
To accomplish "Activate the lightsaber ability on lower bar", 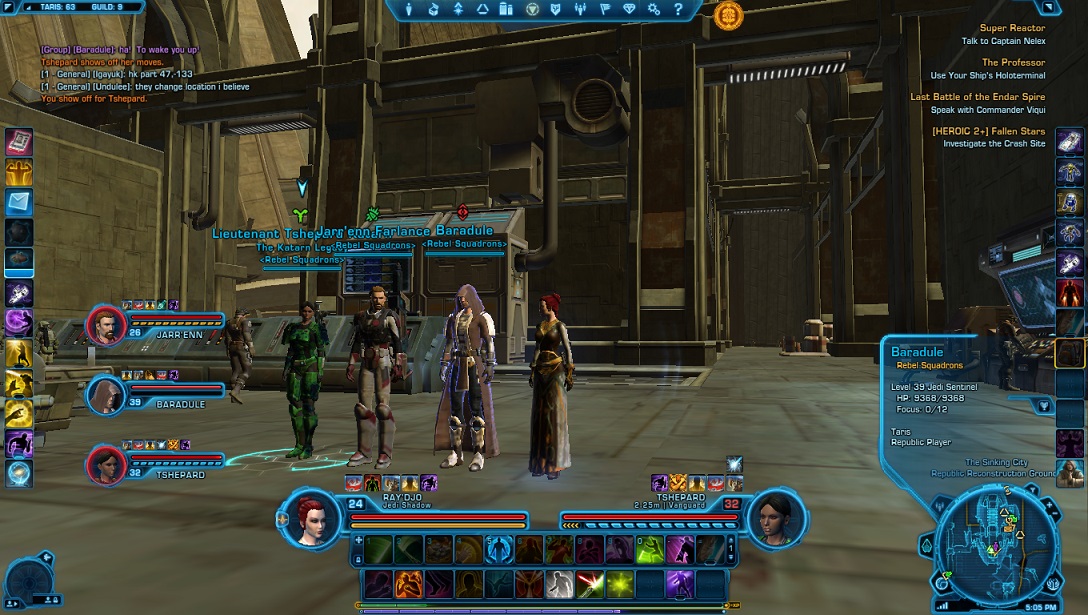I will coord(590,583).
